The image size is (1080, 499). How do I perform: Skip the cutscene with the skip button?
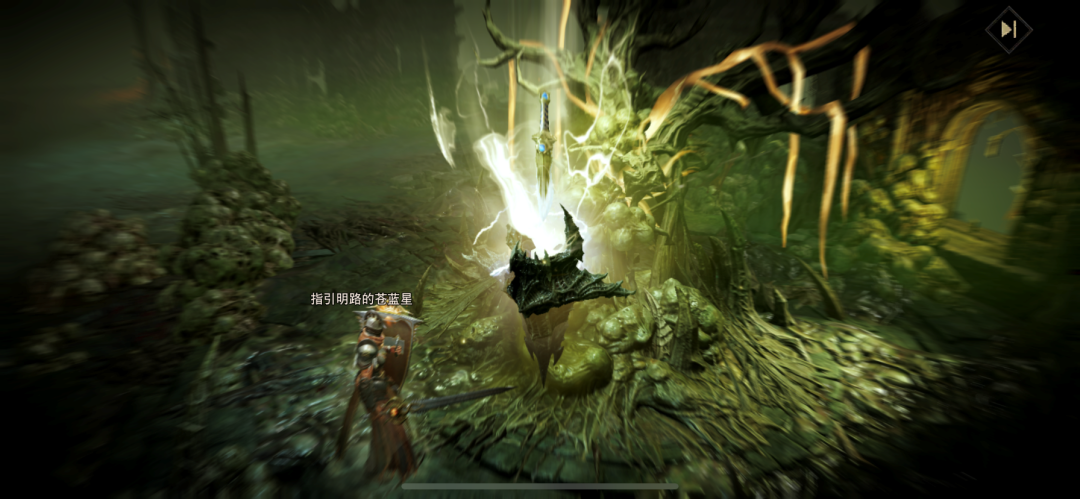(1008, 30)
